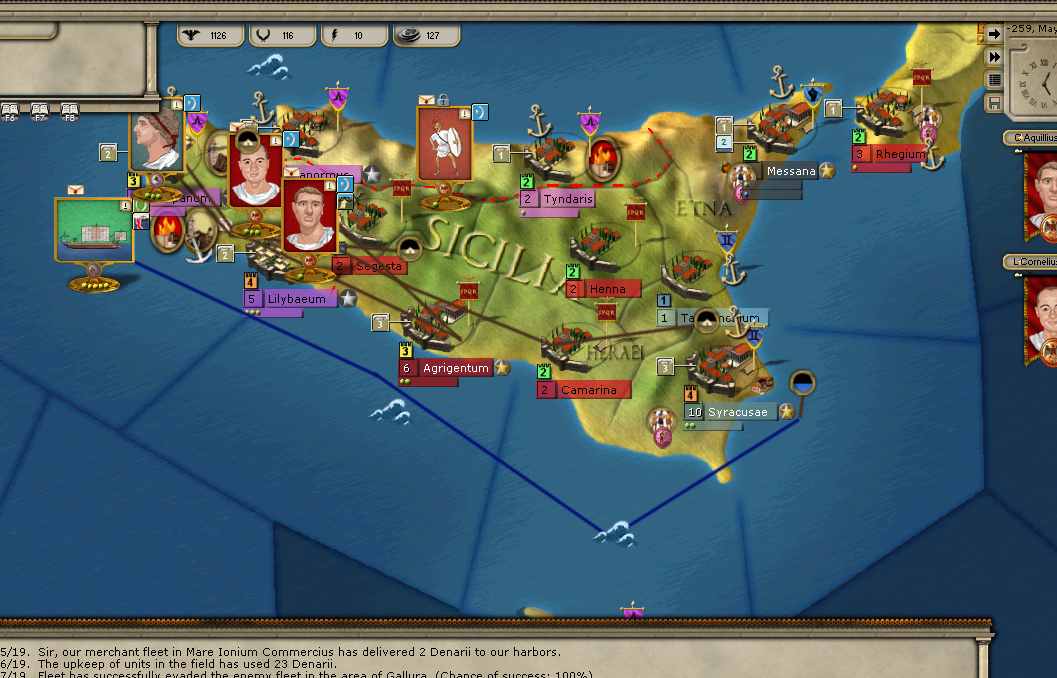The image size is (1057, 678).
Task: Select the Rhegium city label
Action: pos(900,154)
